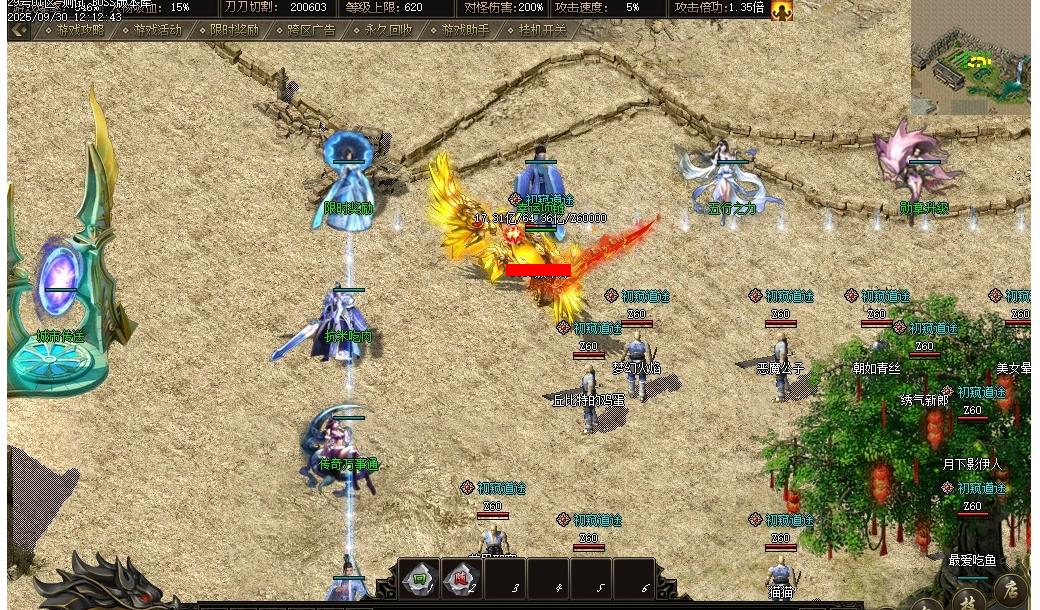
Task: Open the 永久回收 menu
Action: (388, 30)
